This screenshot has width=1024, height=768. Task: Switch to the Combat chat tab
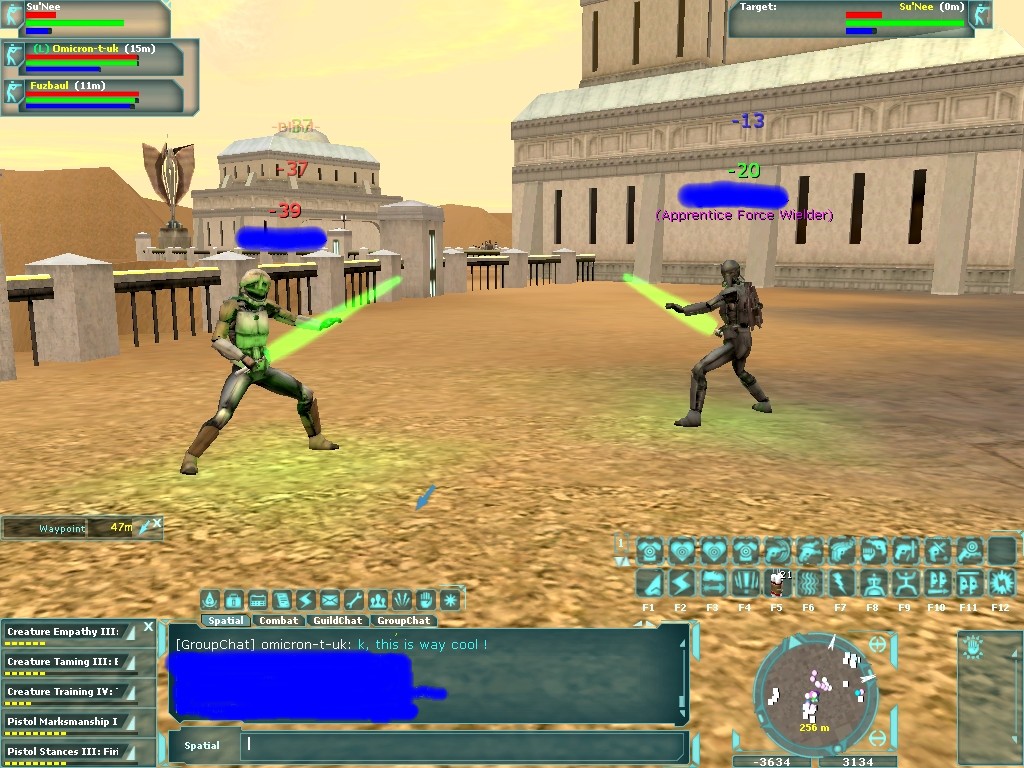pos(279,621)
